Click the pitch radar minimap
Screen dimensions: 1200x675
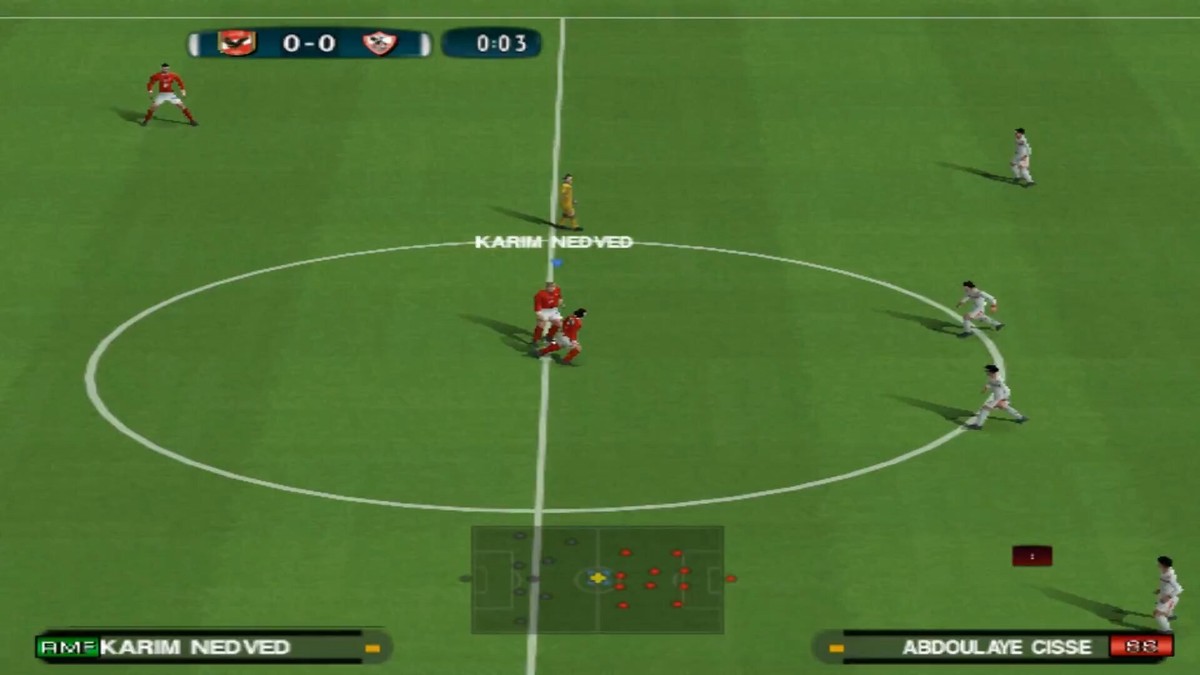tap(597, 579)
